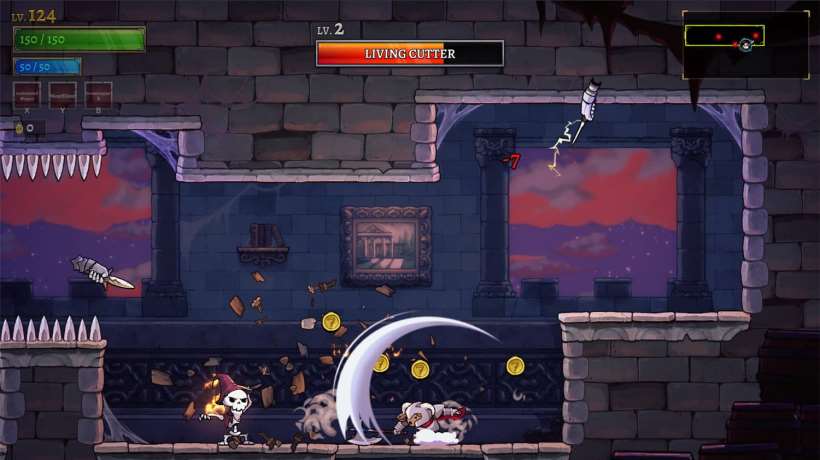Viewport: 820px width, 460px height.
Task: Open the room minimap
Action: (x=745, y=44)
